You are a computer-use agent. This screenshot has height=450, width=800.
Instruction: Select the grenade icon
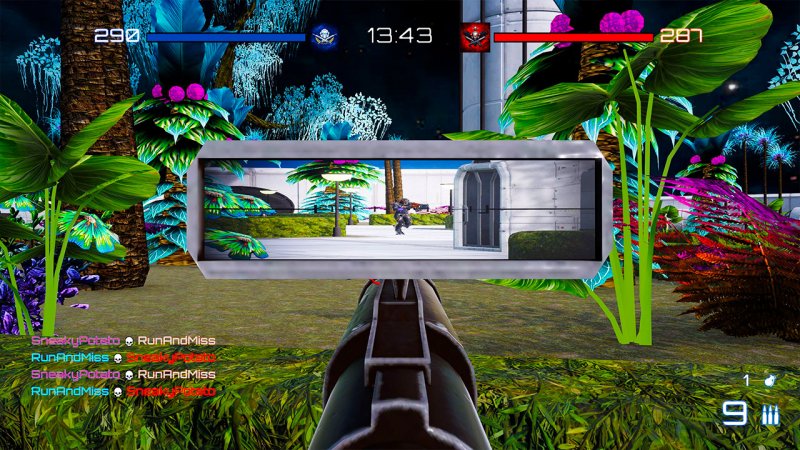[x=771, y=380]
